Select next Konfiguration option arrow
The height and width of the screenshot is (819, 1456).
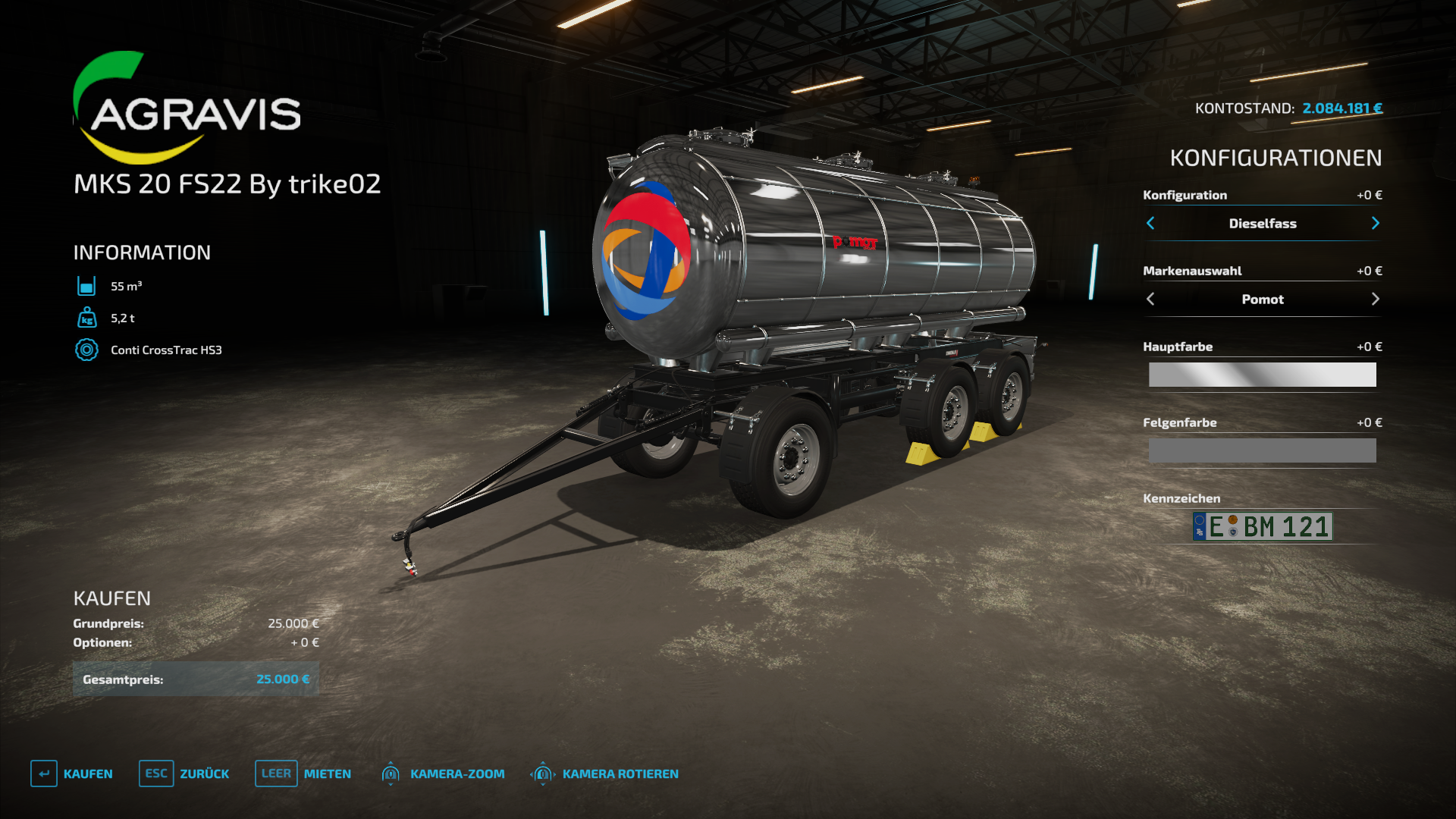click(x=1375, y=223)
